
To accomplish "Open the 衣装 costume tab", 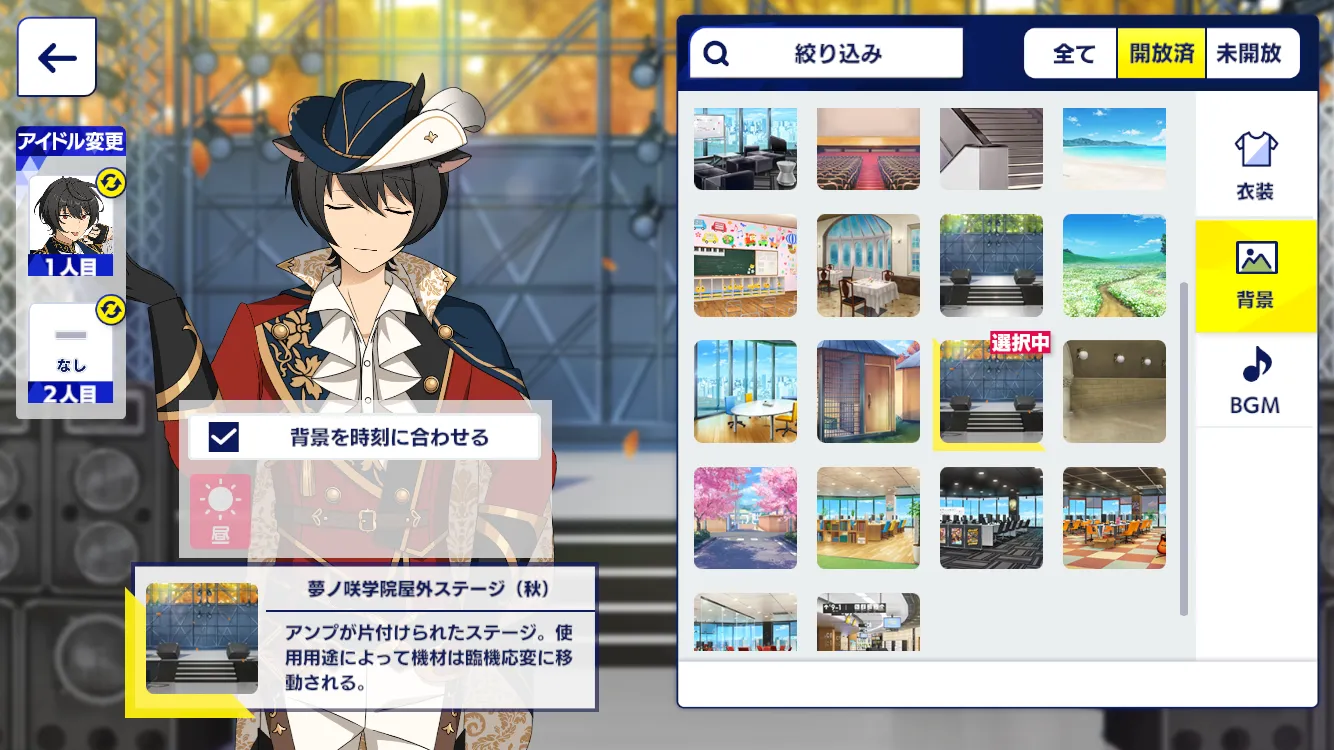I will [x=1254, y=164].
